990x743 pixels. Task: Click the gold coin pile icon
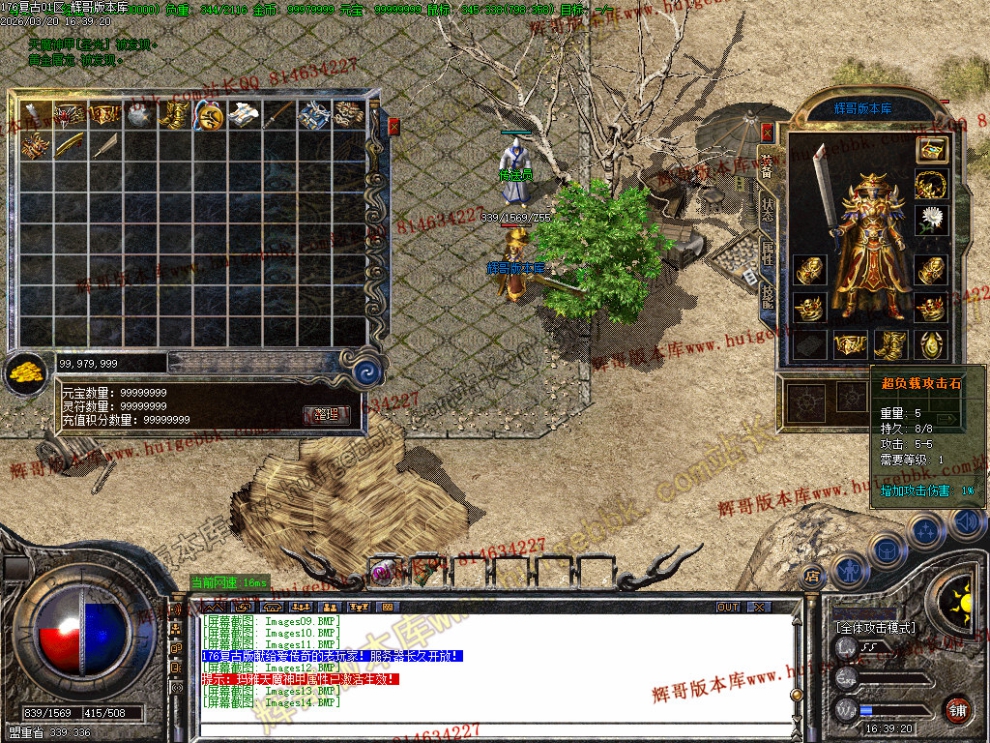click(24, 373)
